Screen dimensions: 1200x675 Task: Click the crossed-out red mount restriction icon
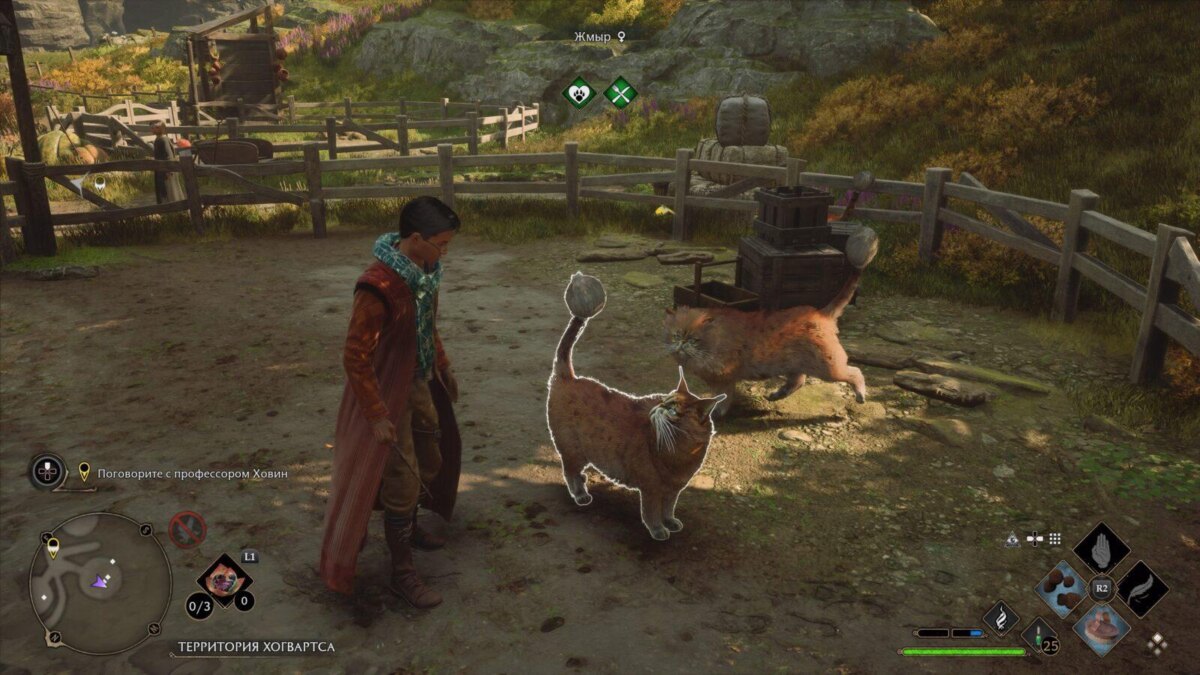tap(187, 530)
